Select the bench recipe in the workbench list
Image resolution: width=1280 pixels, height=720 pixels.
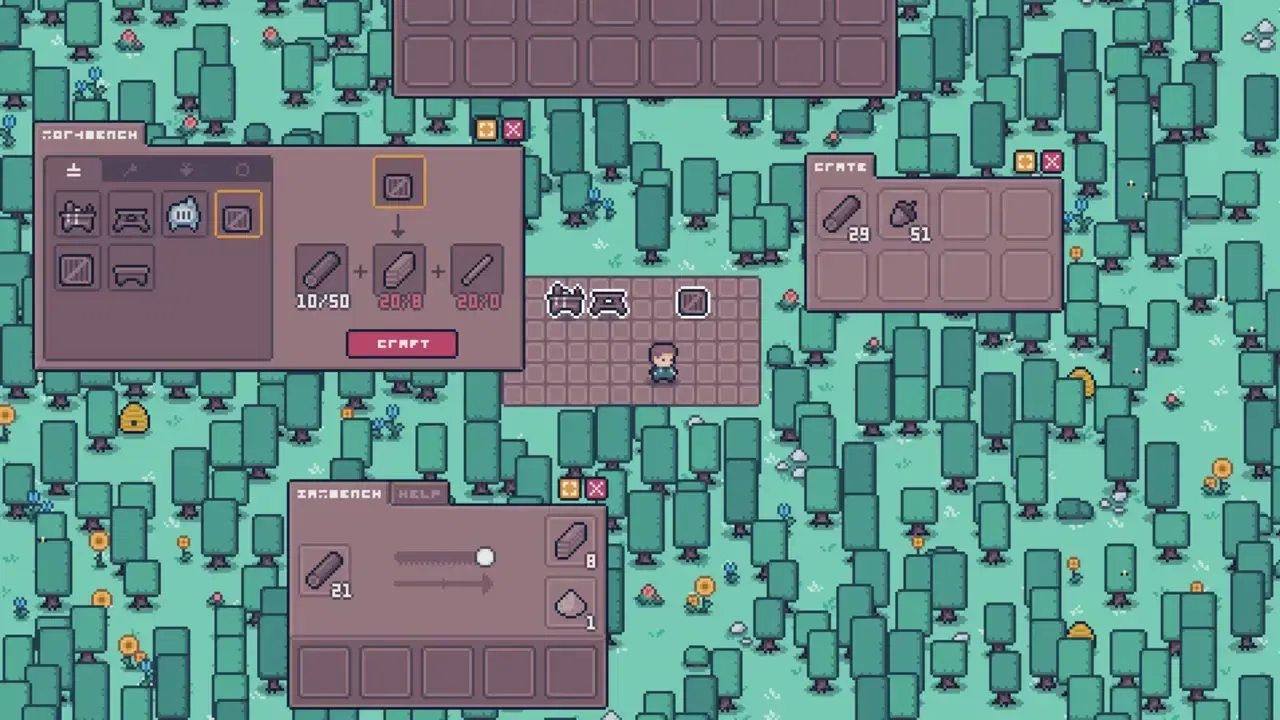coord(131,270)
